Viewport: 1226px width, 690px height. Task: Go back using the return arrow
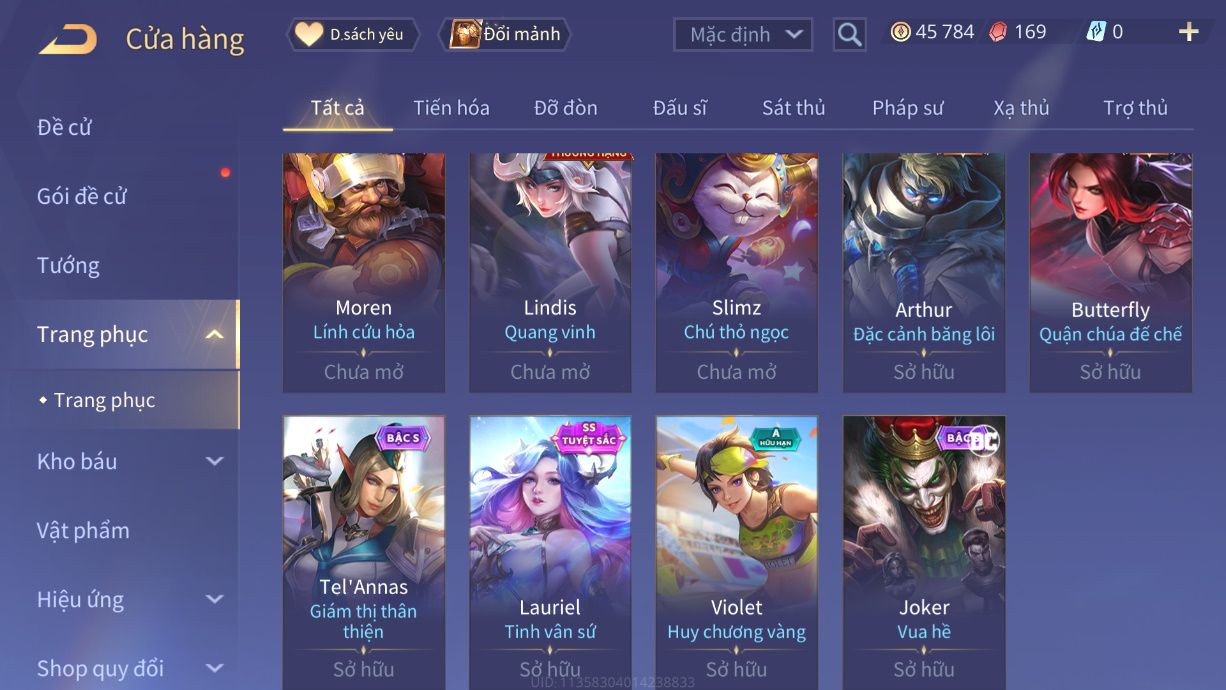[x=68, y=39]
